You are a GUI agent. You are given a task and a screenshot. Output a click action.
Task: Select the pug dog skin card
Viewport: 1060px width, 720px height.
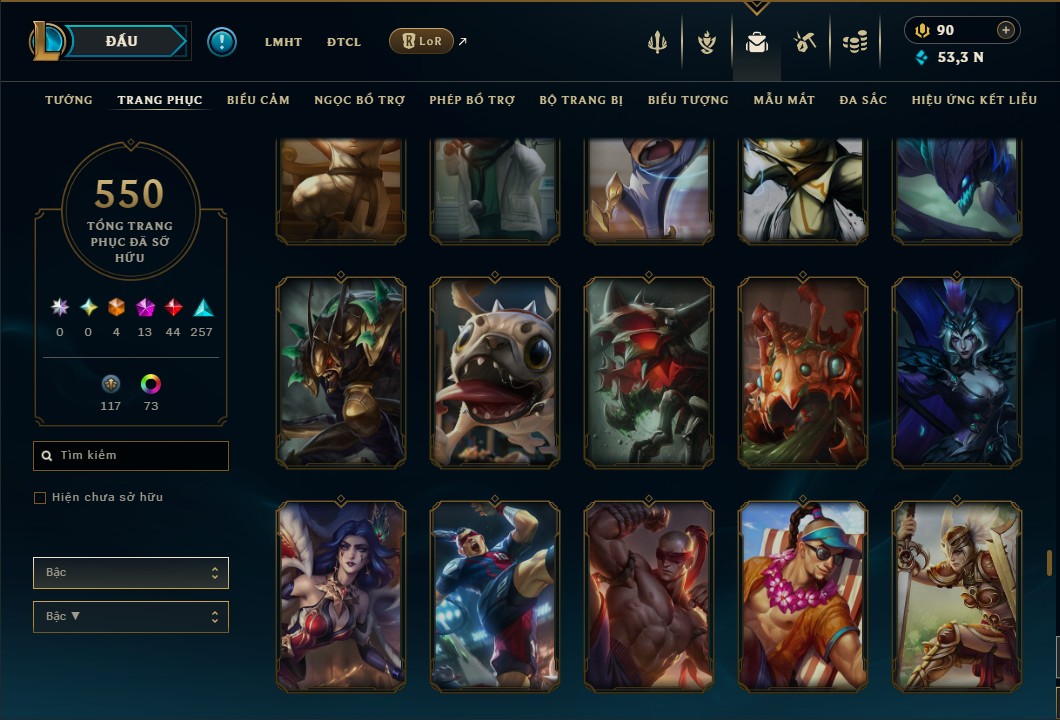(x=495, y=372)
